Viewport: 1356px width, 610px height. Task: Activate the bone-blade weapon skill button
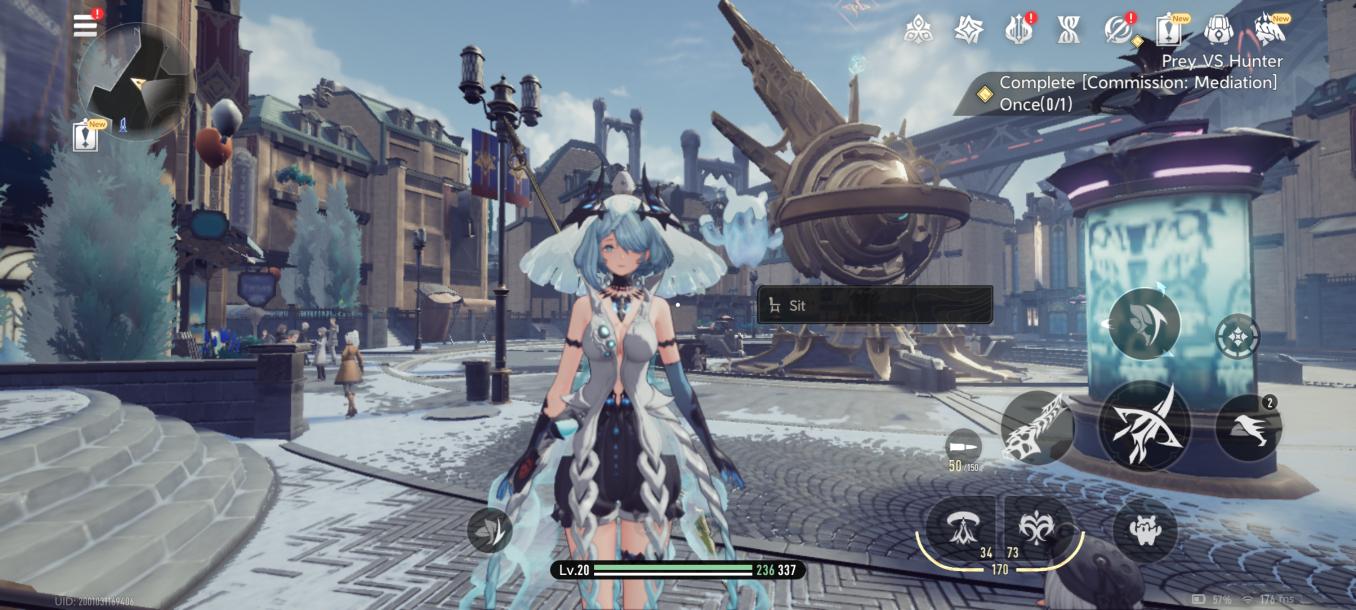point(1037,428)
